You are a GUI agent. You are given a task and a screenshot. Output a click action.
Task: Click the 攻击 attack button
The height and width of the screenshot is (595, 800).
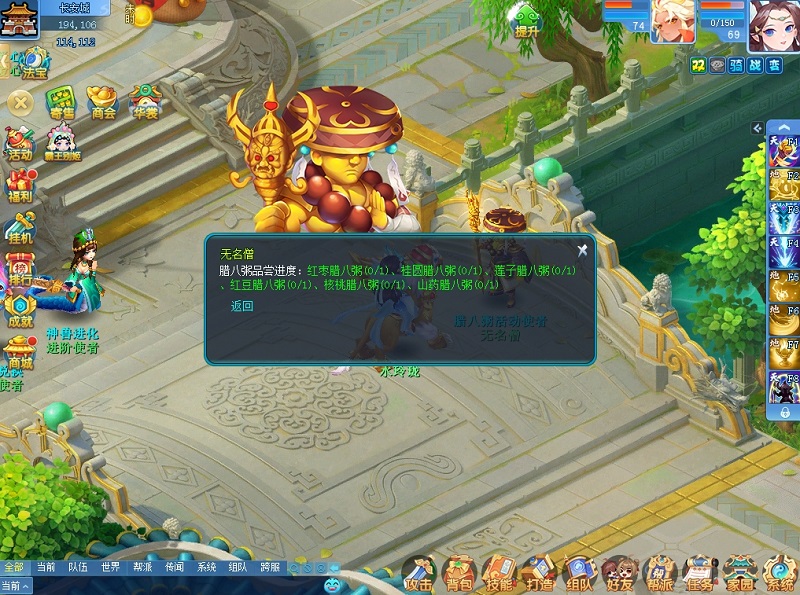coord(419,574)
